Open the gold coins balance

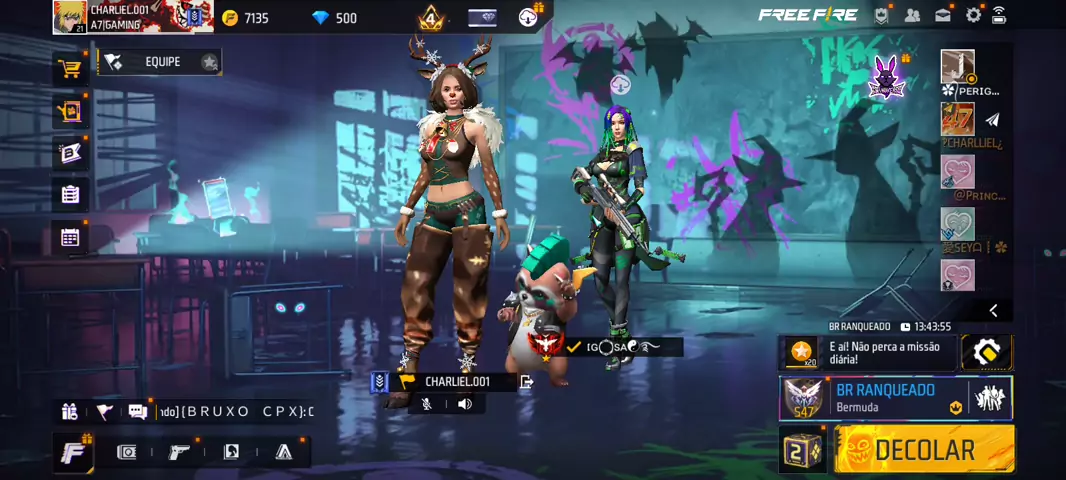(246, 18)
